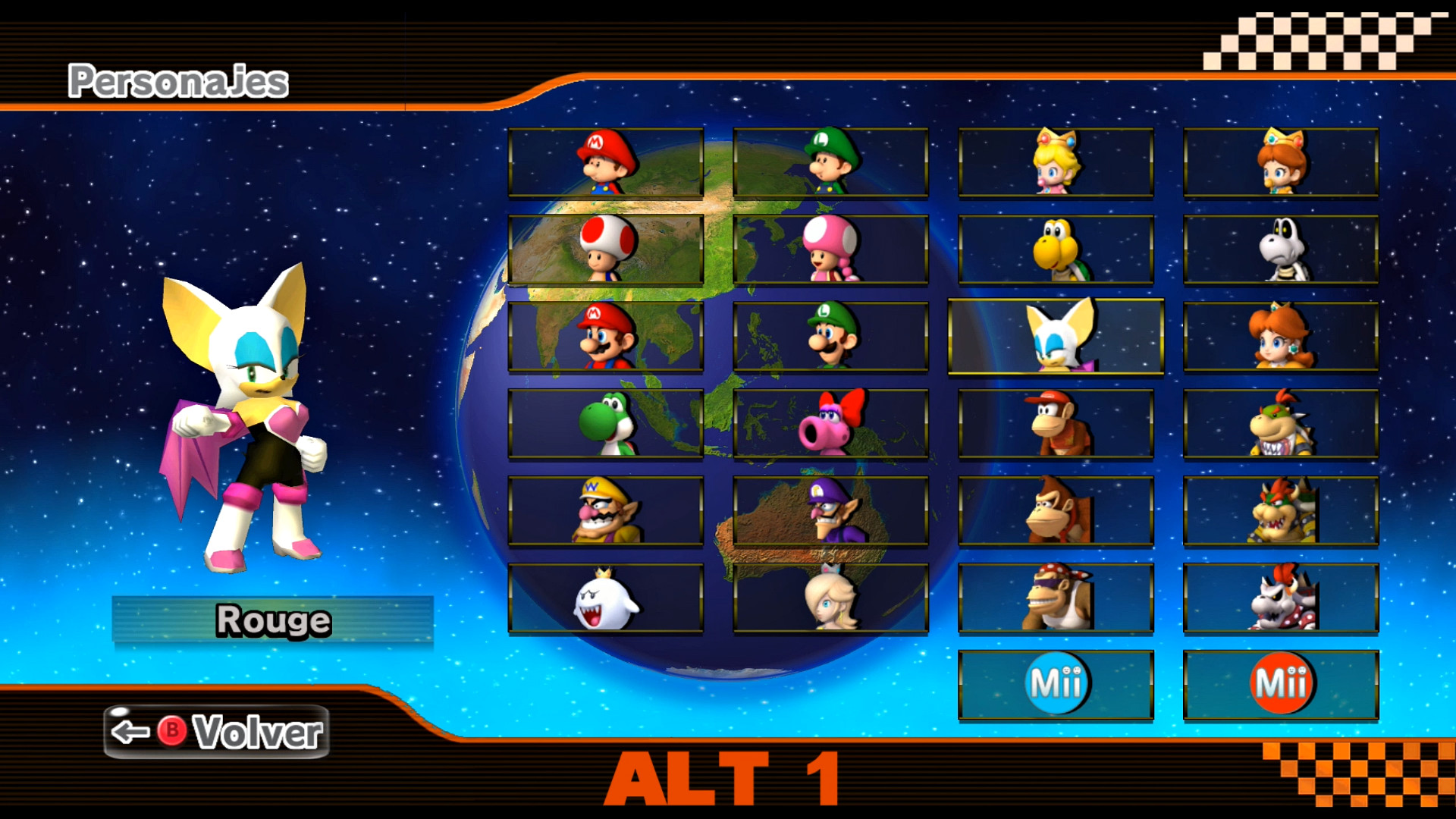Pick Toadette as your character

tap(830, 250)
